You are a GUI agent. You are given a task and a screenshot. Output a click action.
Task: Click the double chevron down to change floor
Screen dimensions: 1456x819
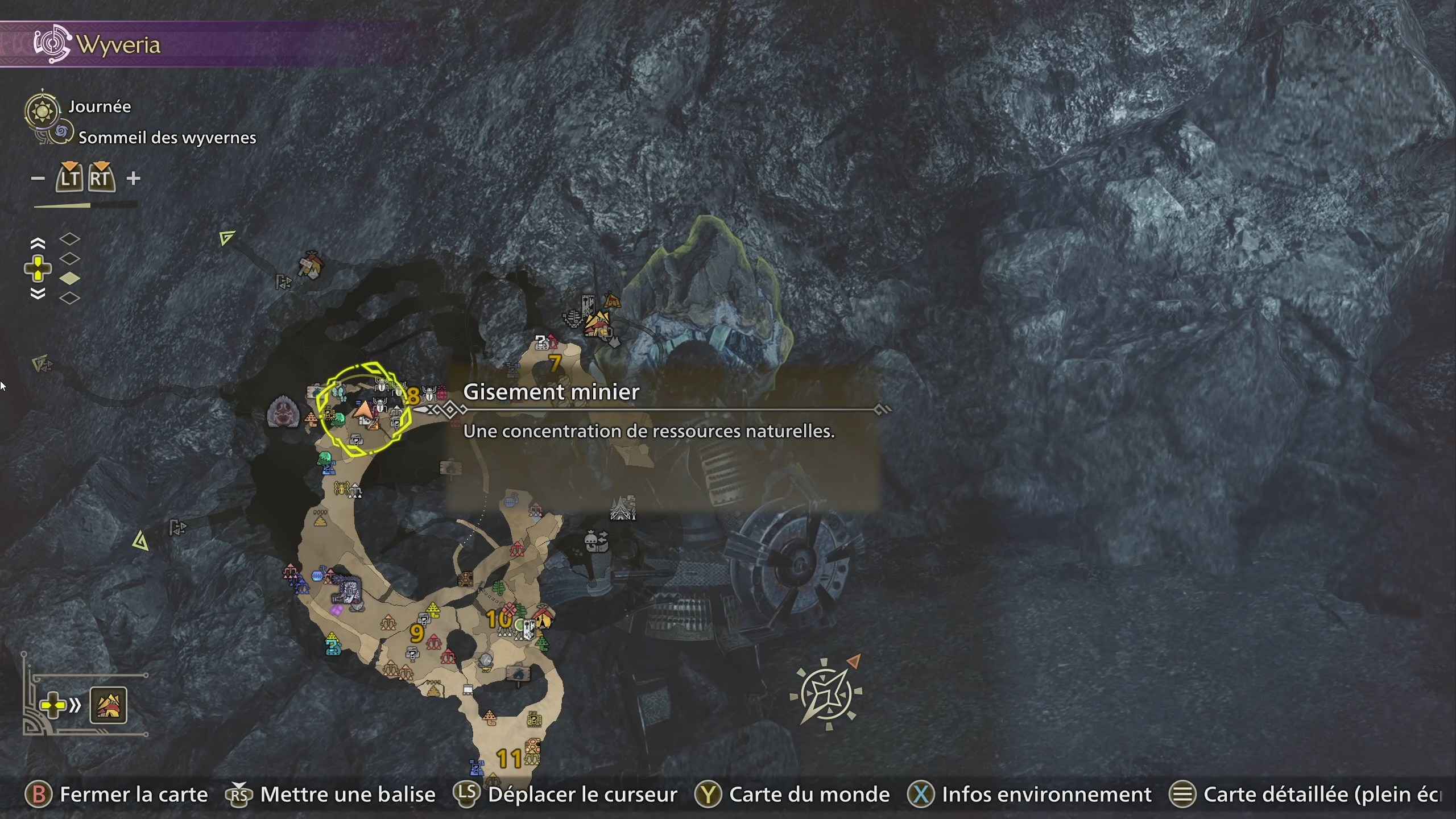click(x=38, y=293)
